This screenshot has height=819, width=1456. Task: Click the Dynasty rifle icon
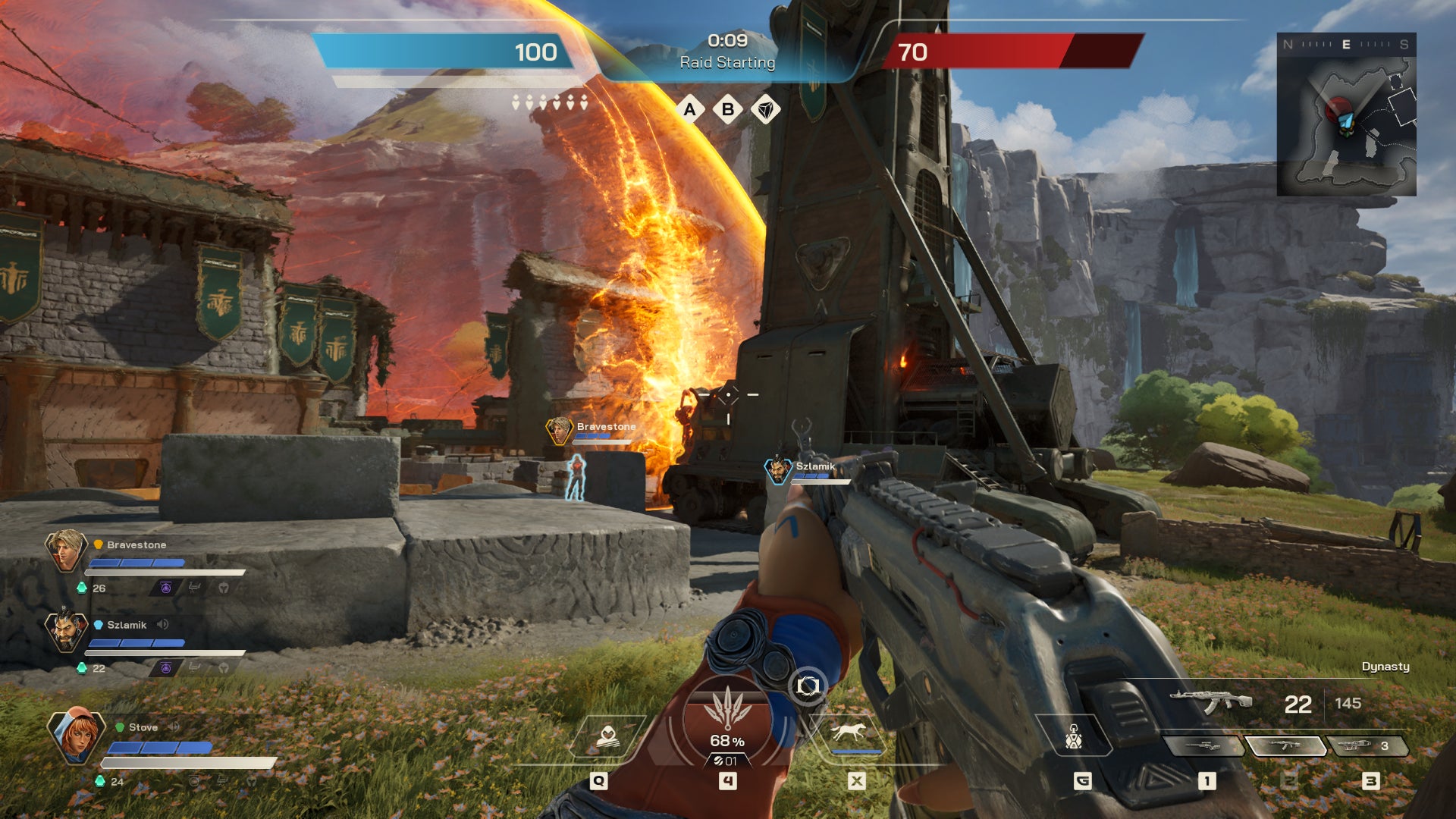coord(1211,701)
